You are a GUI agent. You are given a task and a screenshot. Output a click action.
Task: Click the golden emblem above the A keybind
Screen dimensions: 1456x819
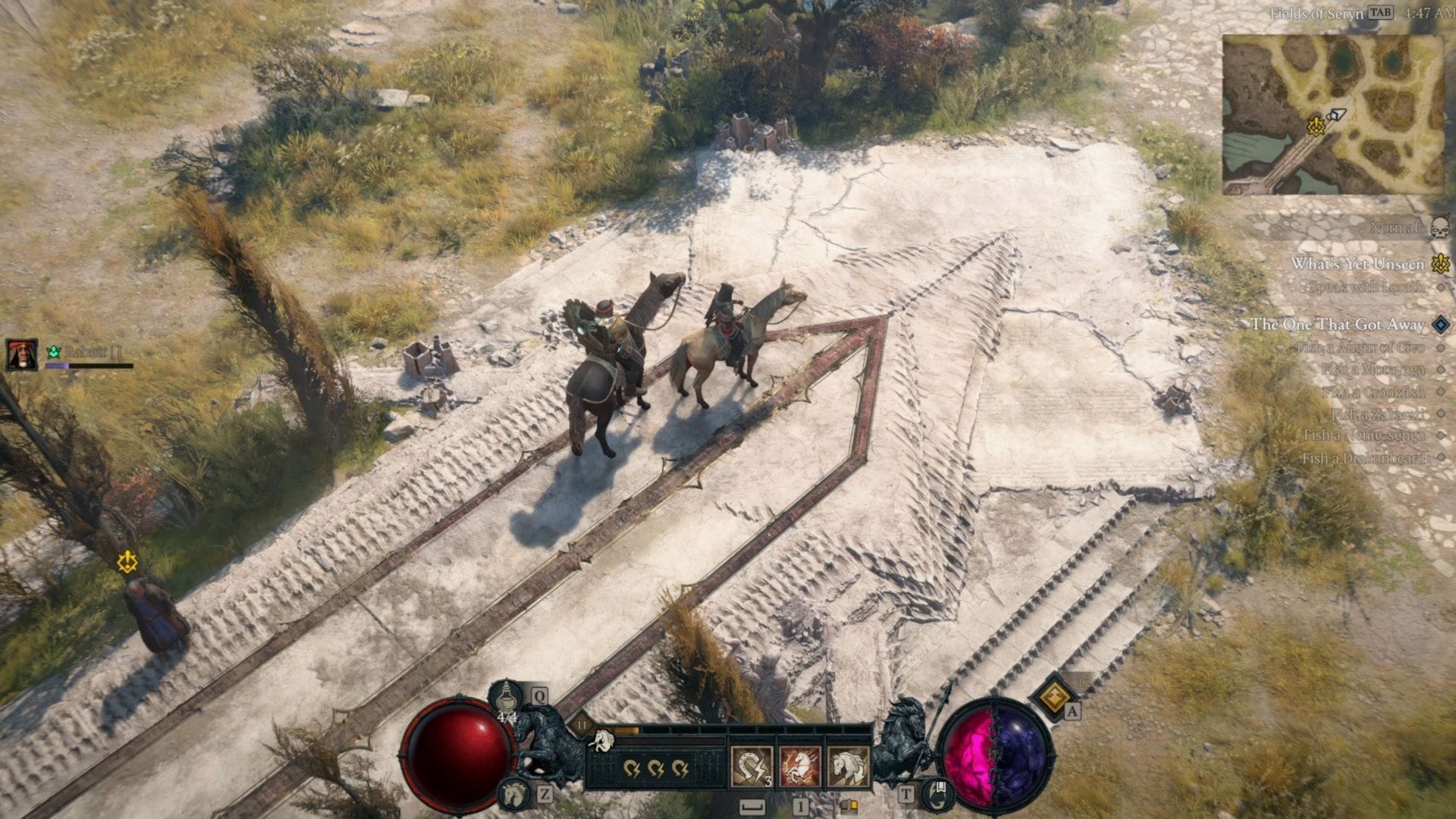click(1056, 698)
